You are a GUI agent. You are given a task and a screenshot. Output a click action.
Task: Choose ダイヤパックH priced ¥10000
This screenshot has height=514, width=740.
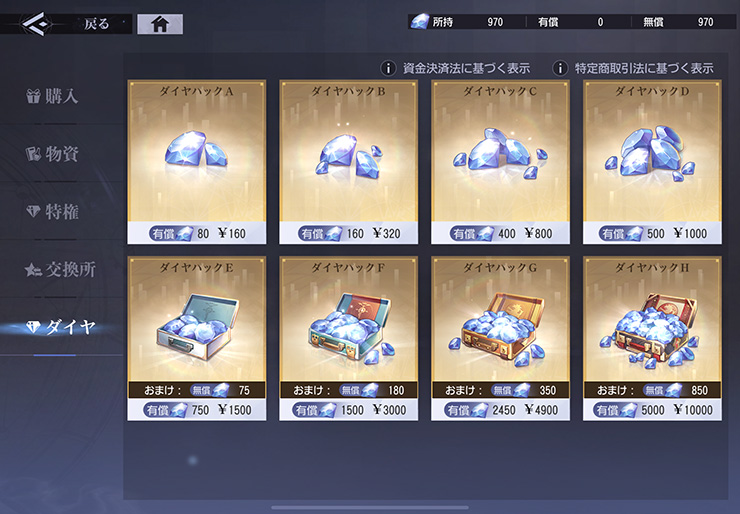pyautogui.click(x=652, y=338)
